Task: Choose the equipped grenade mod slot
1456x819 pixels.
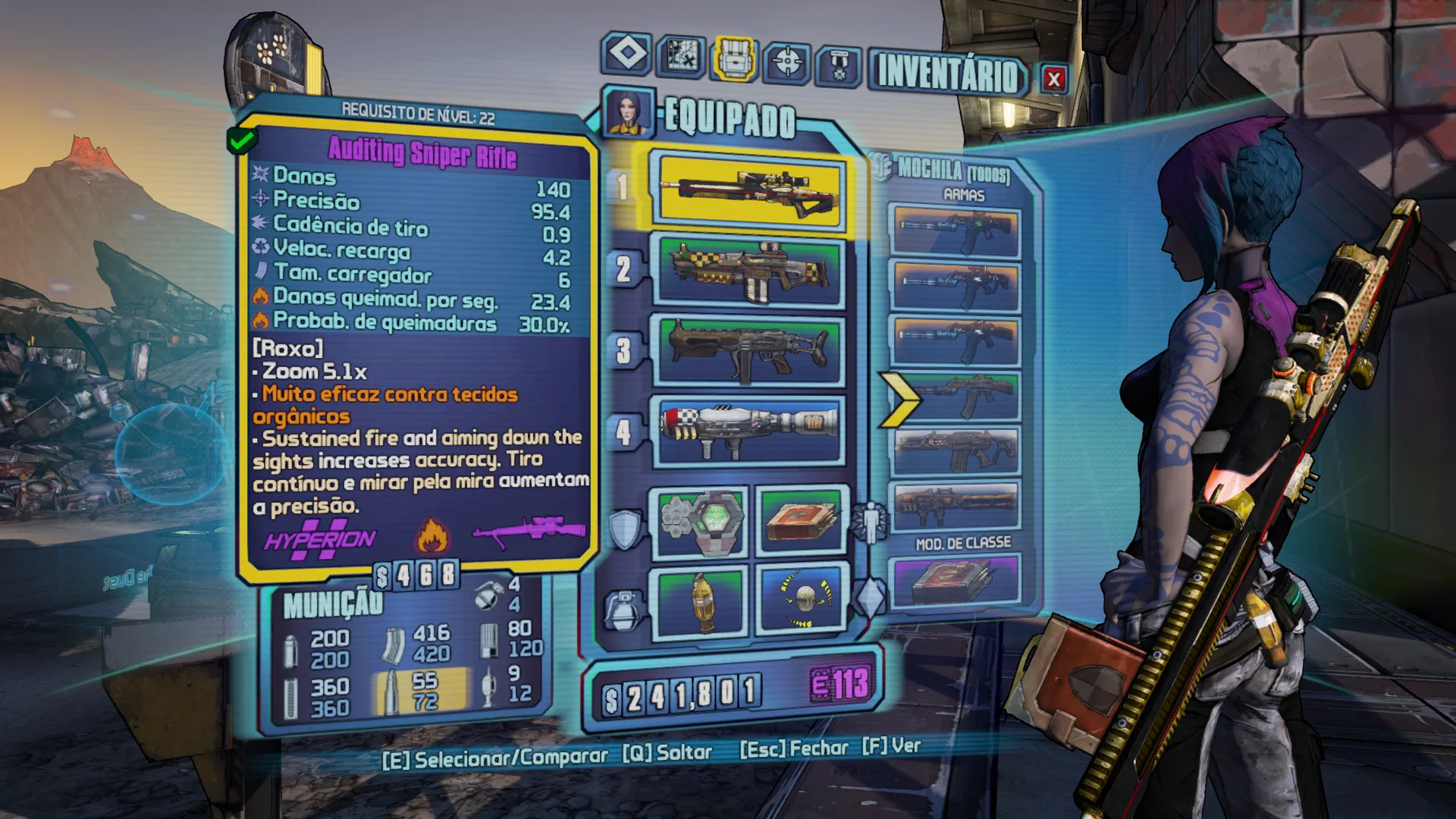Action: (701, 602)
